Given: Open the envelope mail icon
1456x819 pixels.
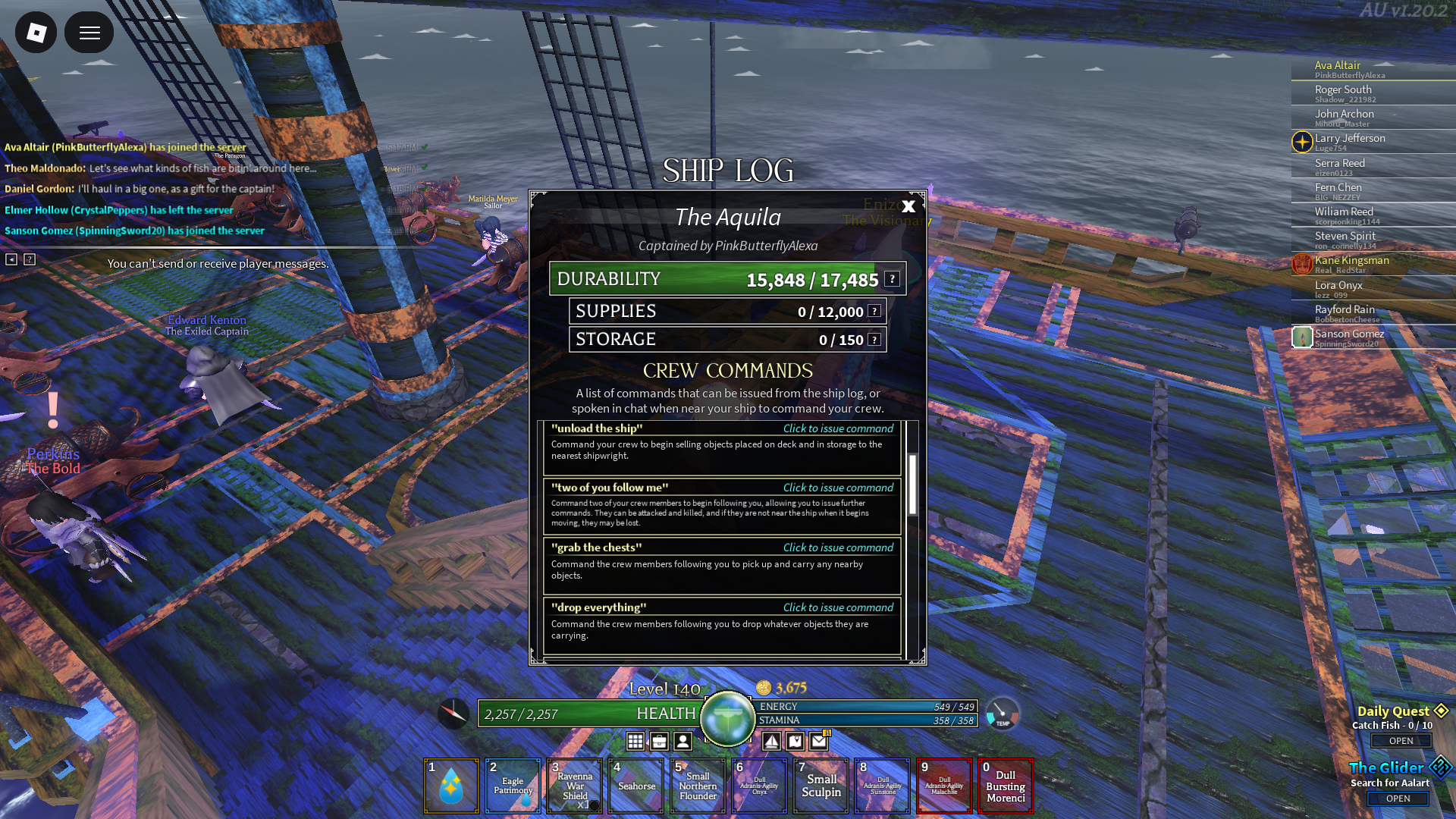Looking at the screenshot, I should pyautogui.click(x=819, y=741).
